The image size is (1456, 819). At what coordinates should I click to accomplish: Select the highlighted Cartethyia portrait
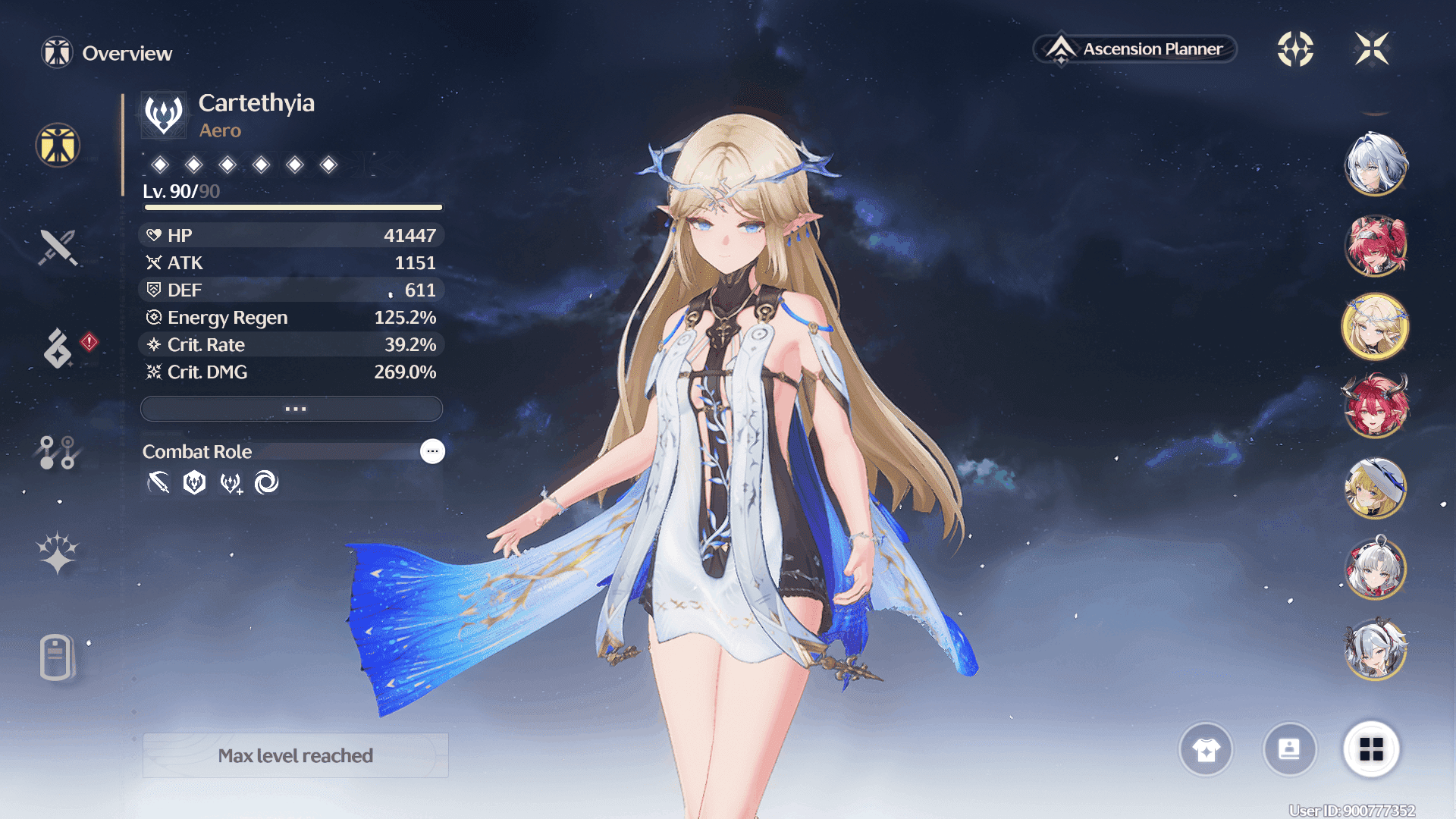(1375, 328)
